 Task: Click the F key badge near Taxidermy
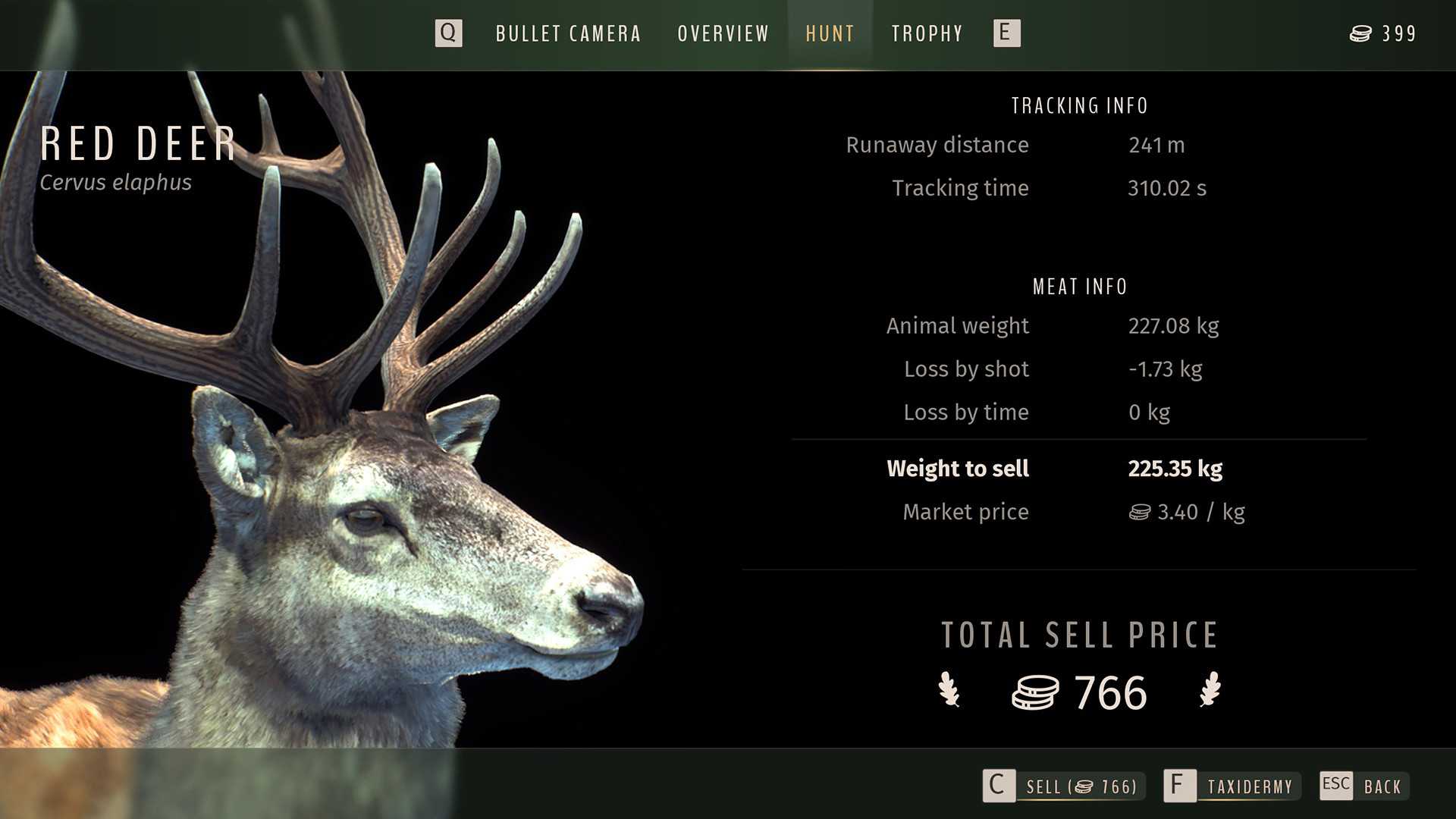(1178, 786)
